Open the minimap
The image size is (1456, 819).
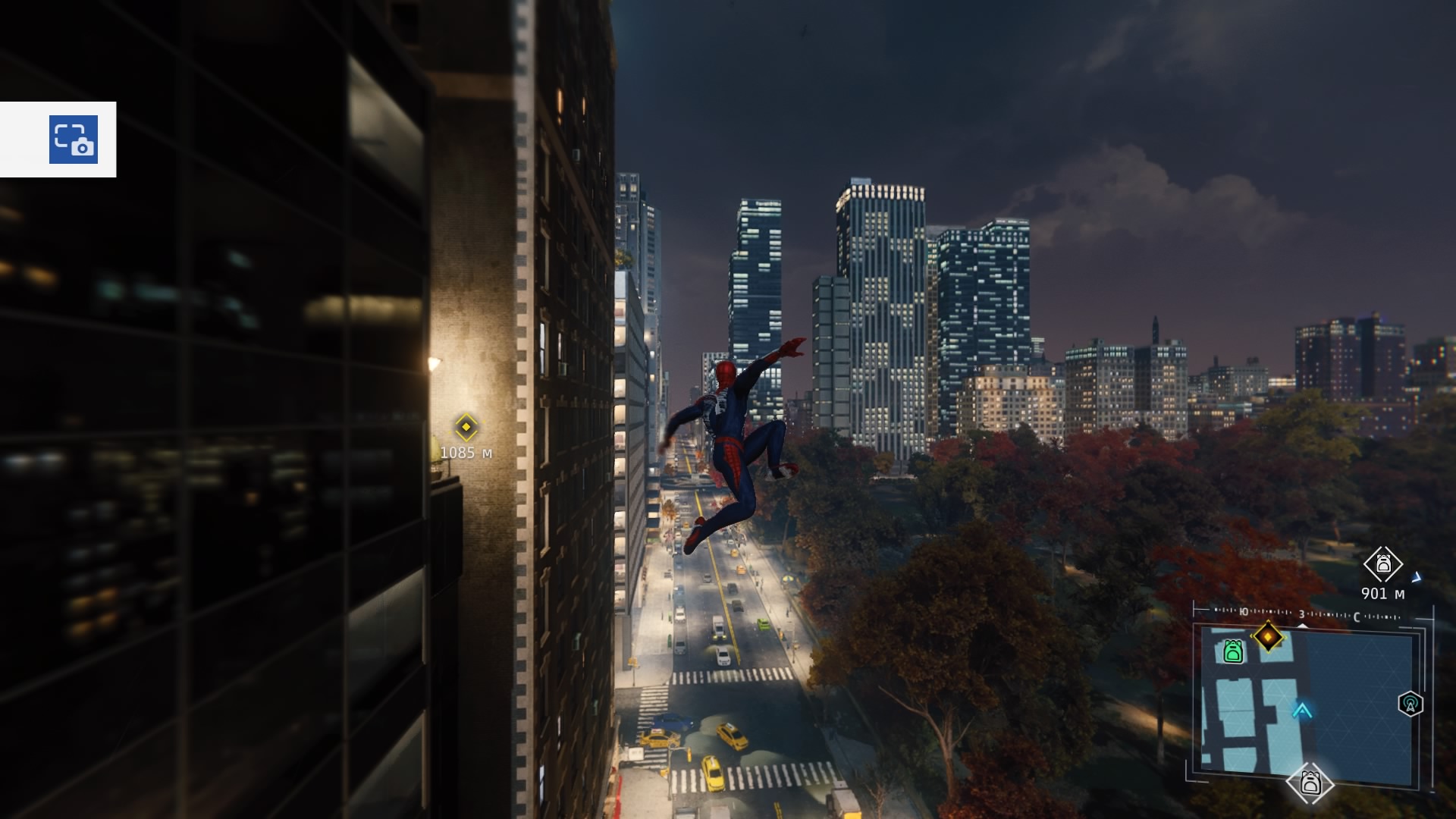coord(1308,701)
